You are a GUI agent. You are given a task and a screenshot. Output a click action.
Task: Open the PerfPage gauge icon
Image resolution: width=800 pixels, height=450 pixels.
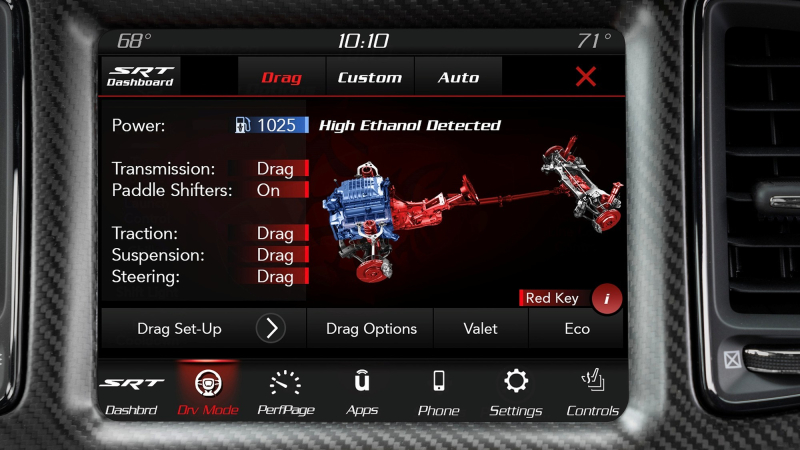pyautogui.click(x=285, y=392)
